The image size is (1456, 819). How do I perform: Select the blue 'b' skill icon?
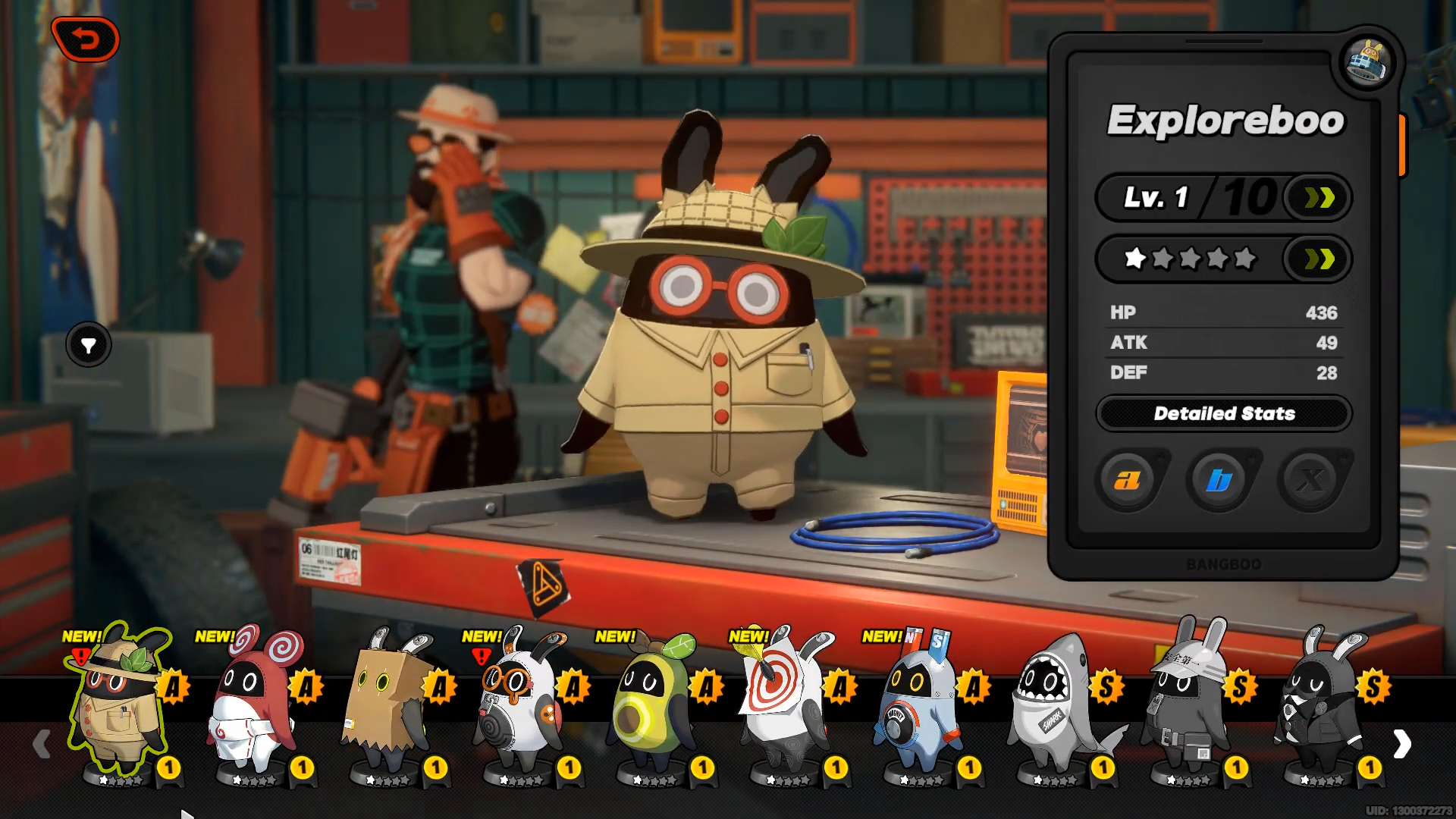pos(1219,480)
